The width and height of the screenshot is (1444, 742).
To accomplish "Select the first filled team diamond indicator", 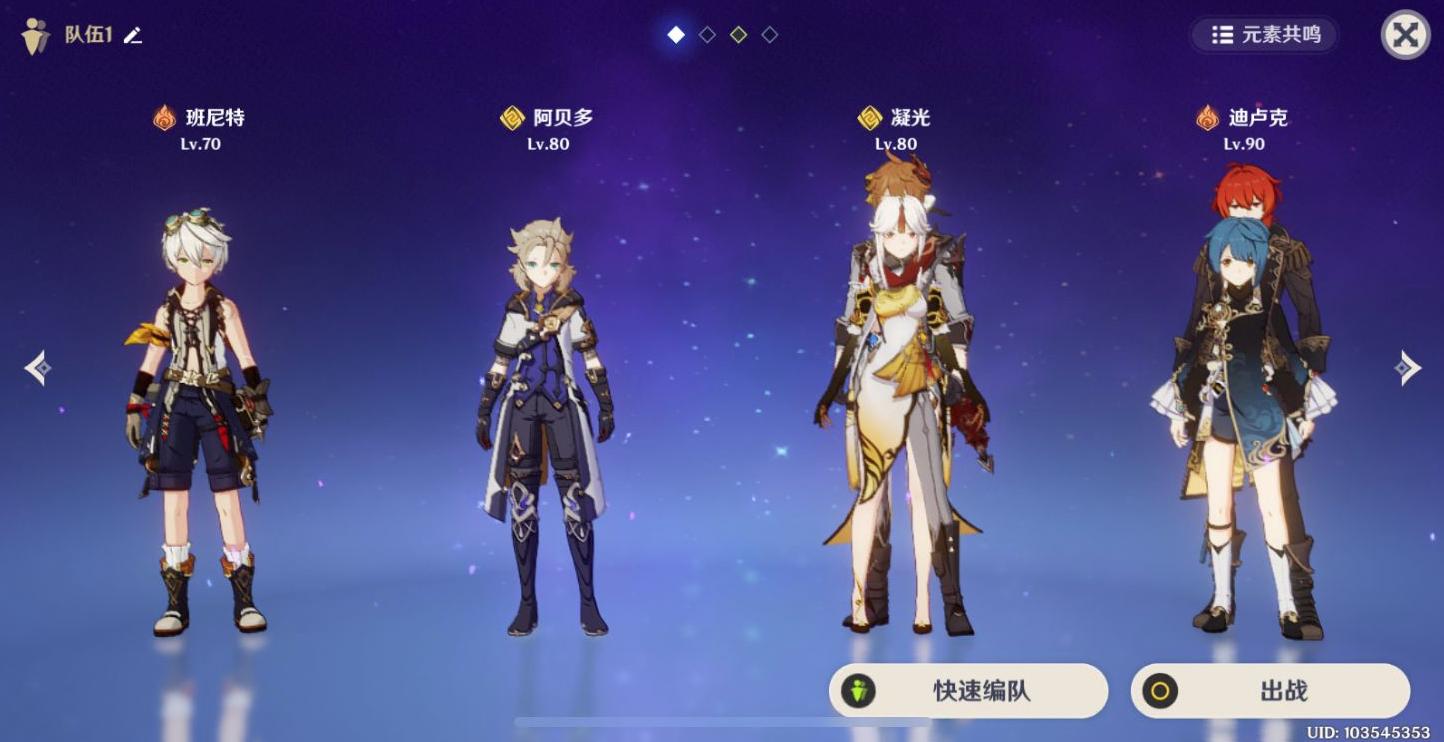I will pos(675,34).
